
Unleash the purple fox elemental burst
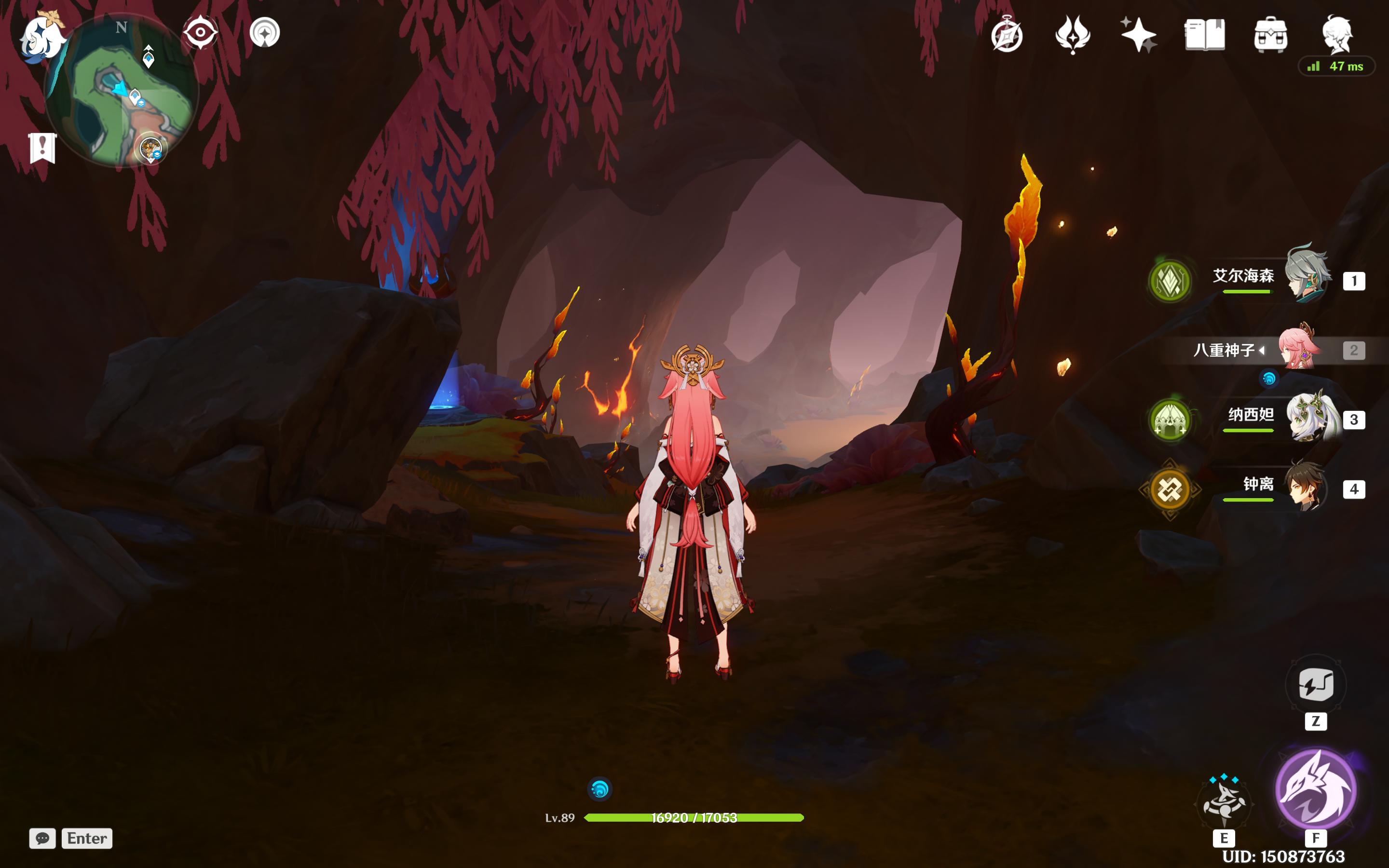click(x=1316, y=790)
